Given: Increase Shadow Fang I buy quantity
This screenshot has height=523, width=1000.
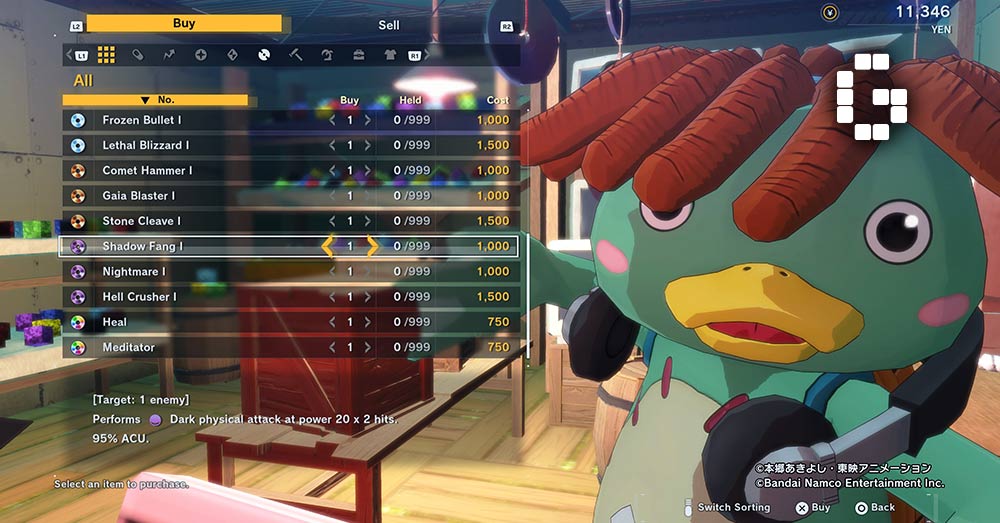Looking at the screenshot, I should pos(372,246).
